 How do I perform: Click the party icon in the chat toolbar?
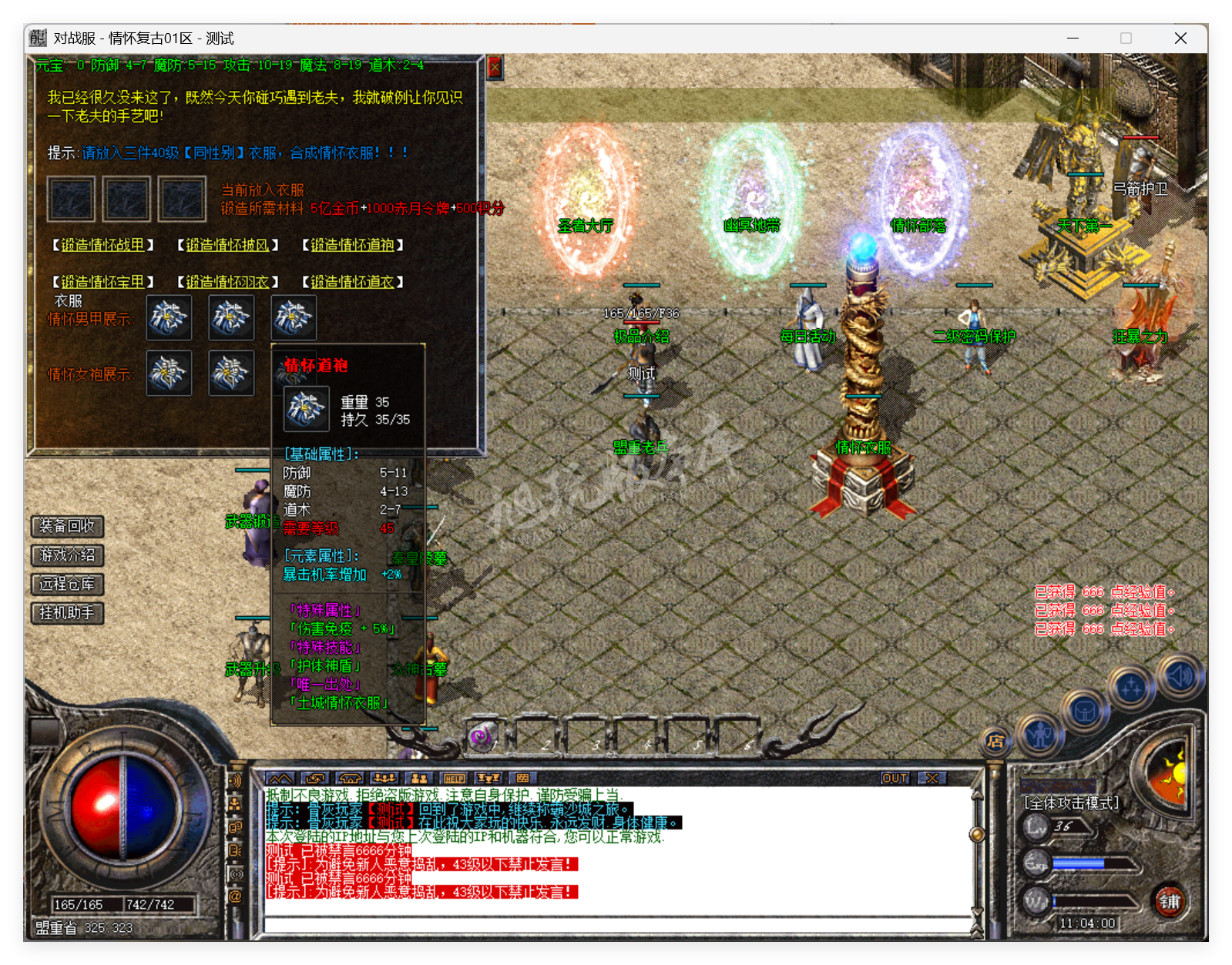pyautogui.click(x=384, y=779)
